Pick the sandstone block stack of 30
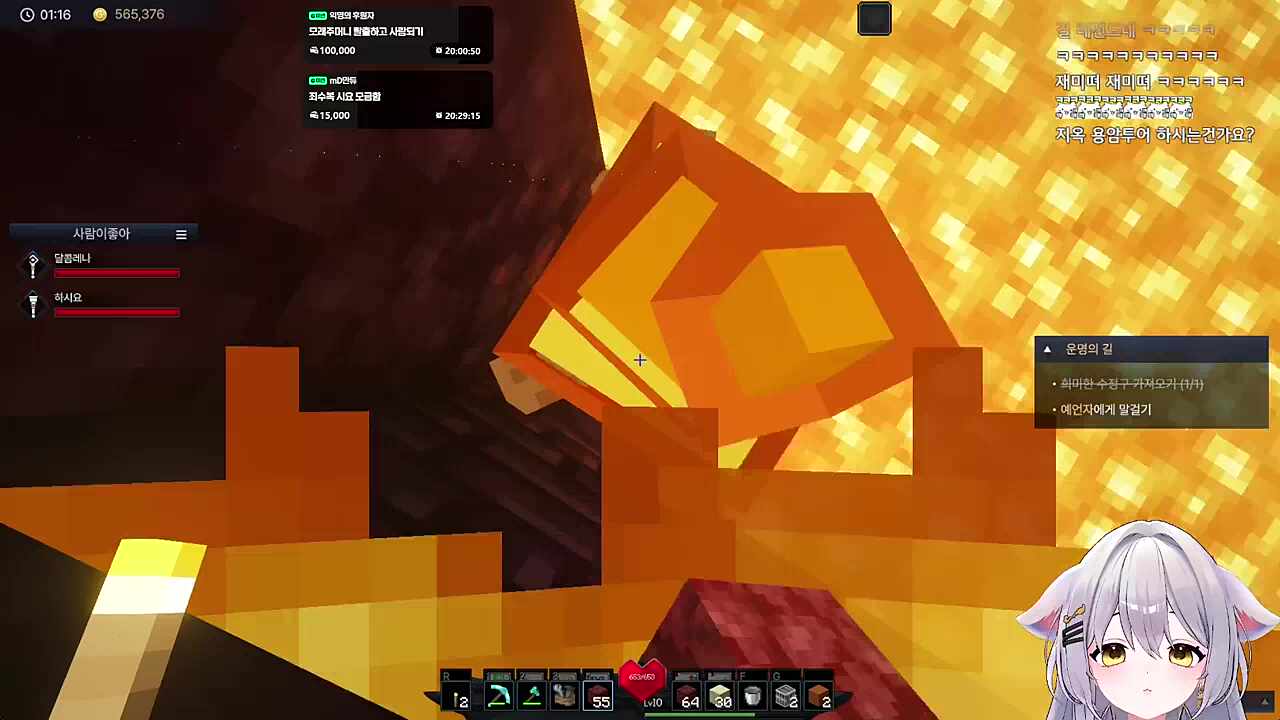Image resolution: width=1280 pixels, height=720 pixels. coord(720,697)
